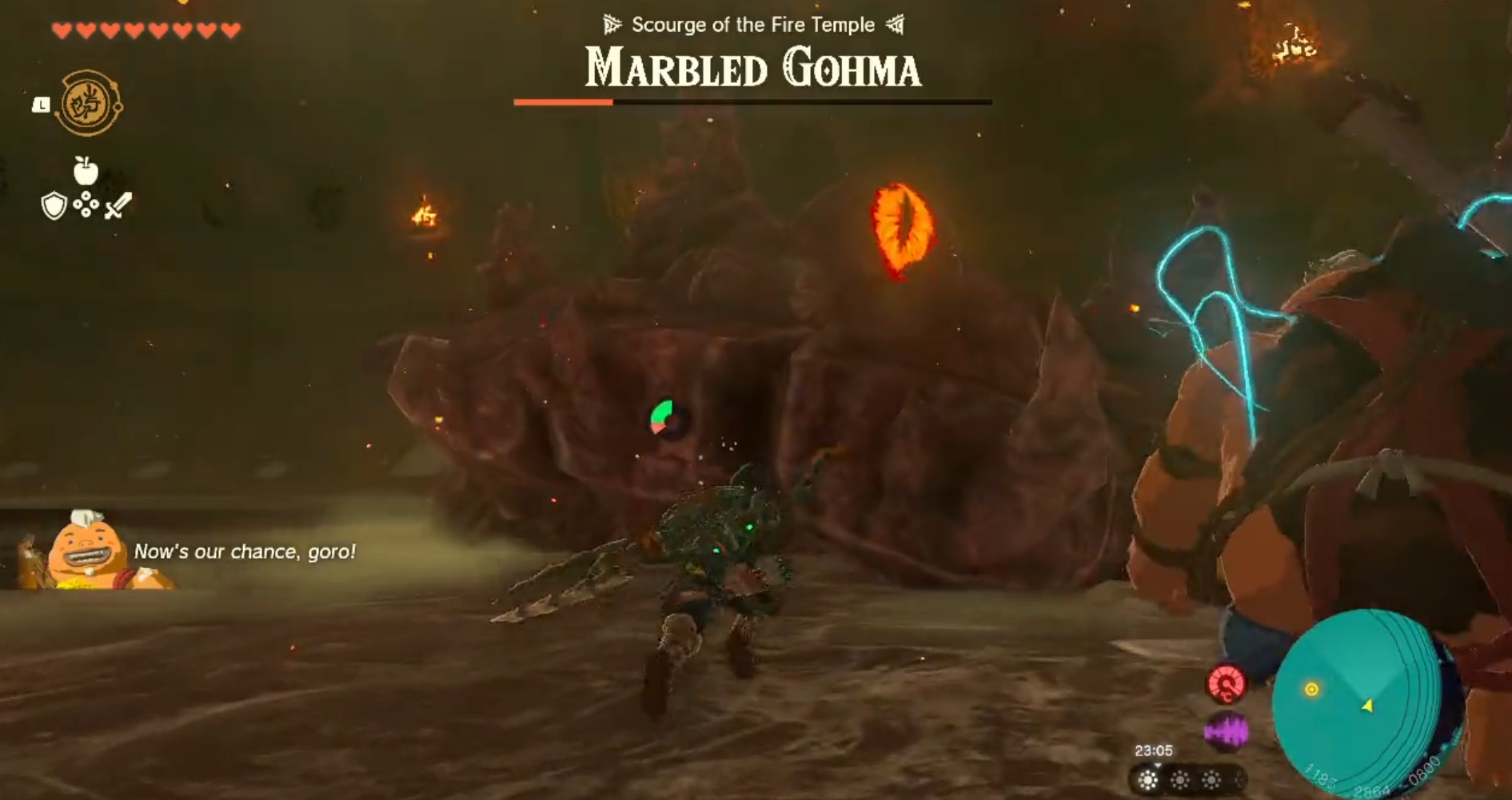Image resolution: width=1512 pixels, height=800 pixels.
Task: Click the red temperature gauge icon
Action: [x=1227, y=685]
